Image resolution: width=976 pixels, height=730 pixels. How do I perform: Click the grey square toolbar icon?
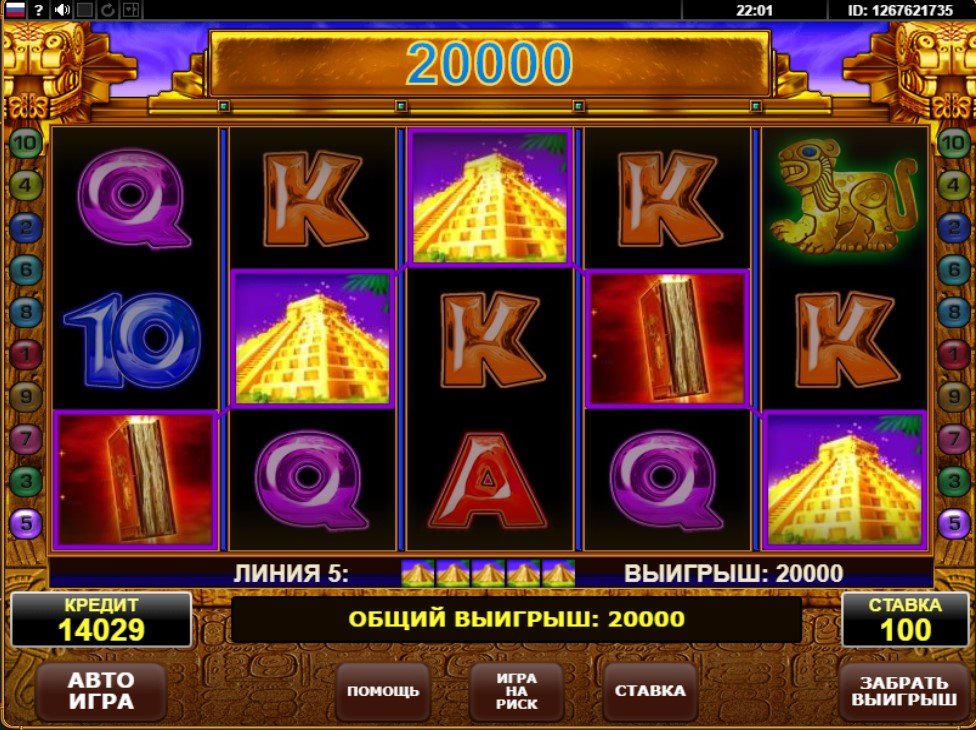point(85,10)
